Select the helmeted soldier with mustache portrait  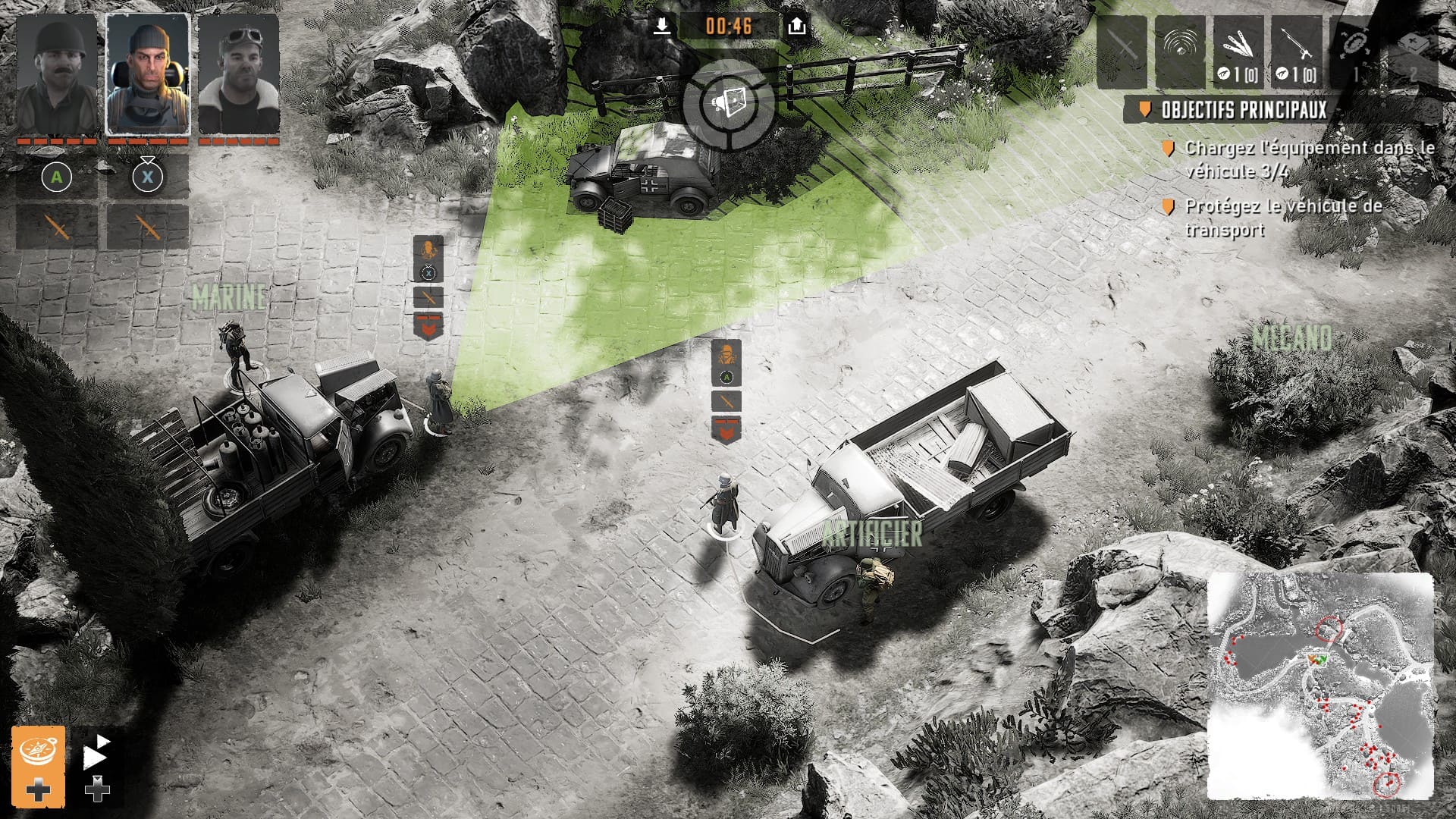coord(57,74)
